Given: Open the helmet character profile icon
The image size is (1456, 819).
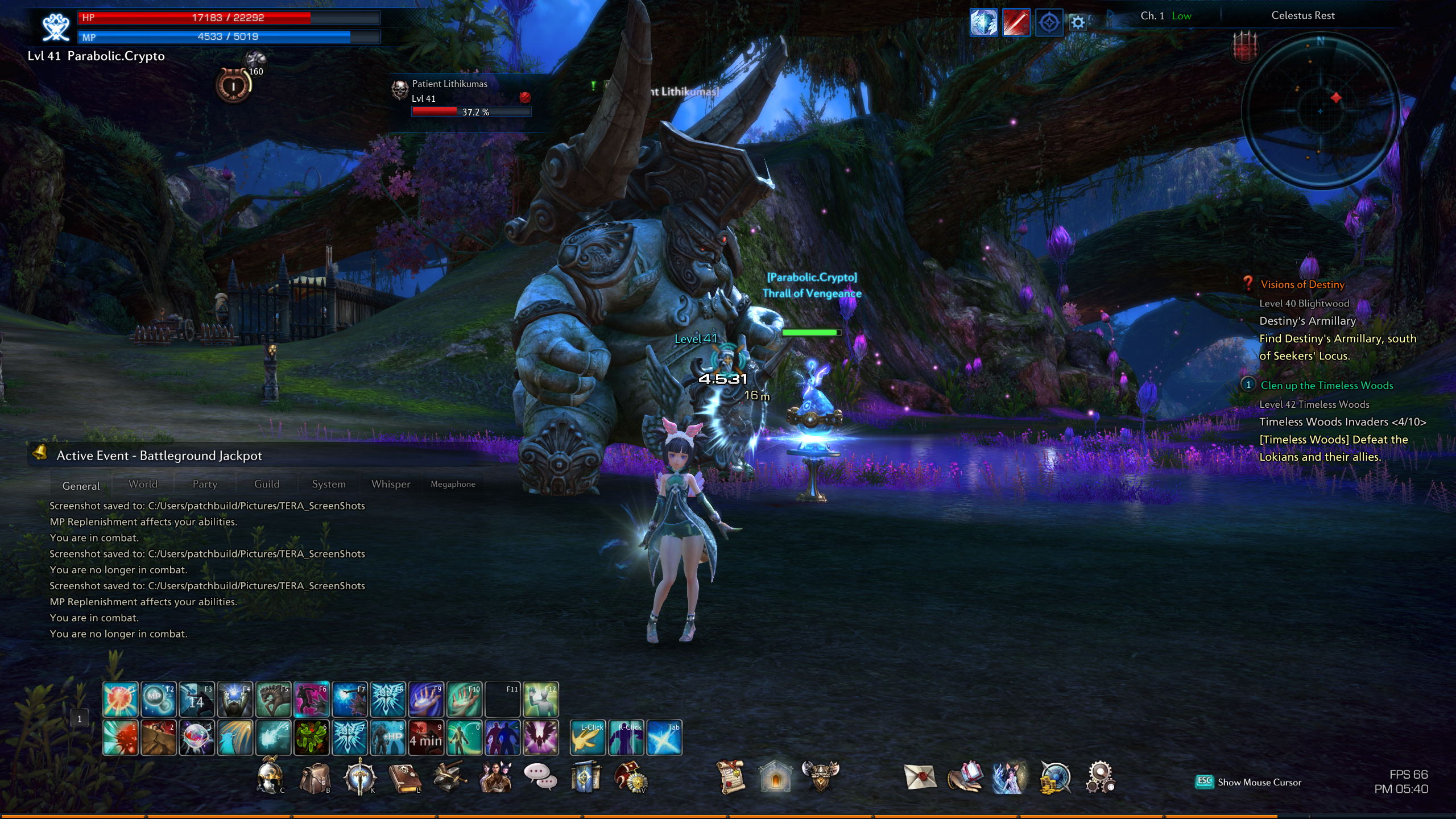Looking at the screenshot, I should click(x=269, y=777).
